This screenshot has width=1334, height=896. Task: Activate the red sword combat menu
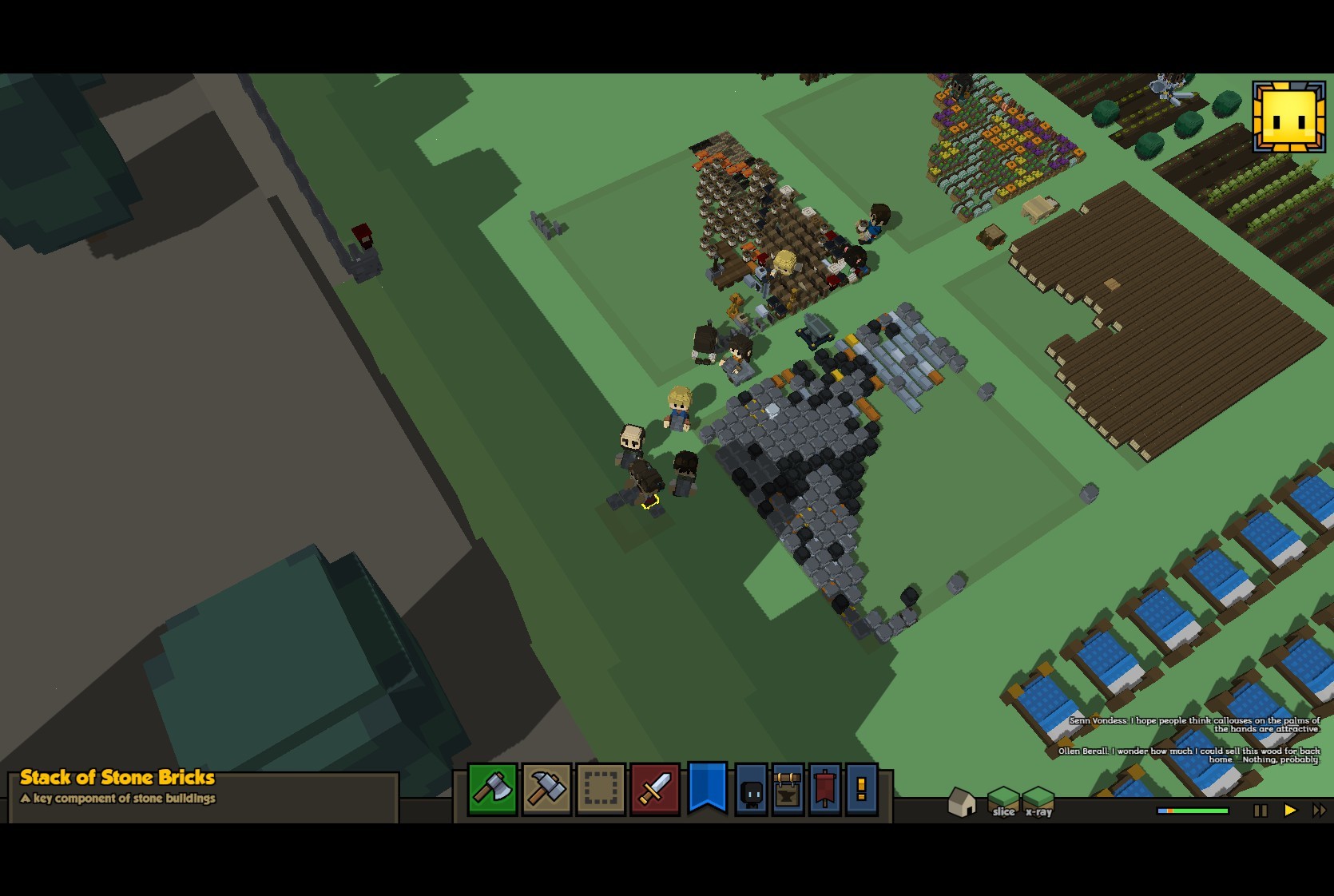coord(655,789)
